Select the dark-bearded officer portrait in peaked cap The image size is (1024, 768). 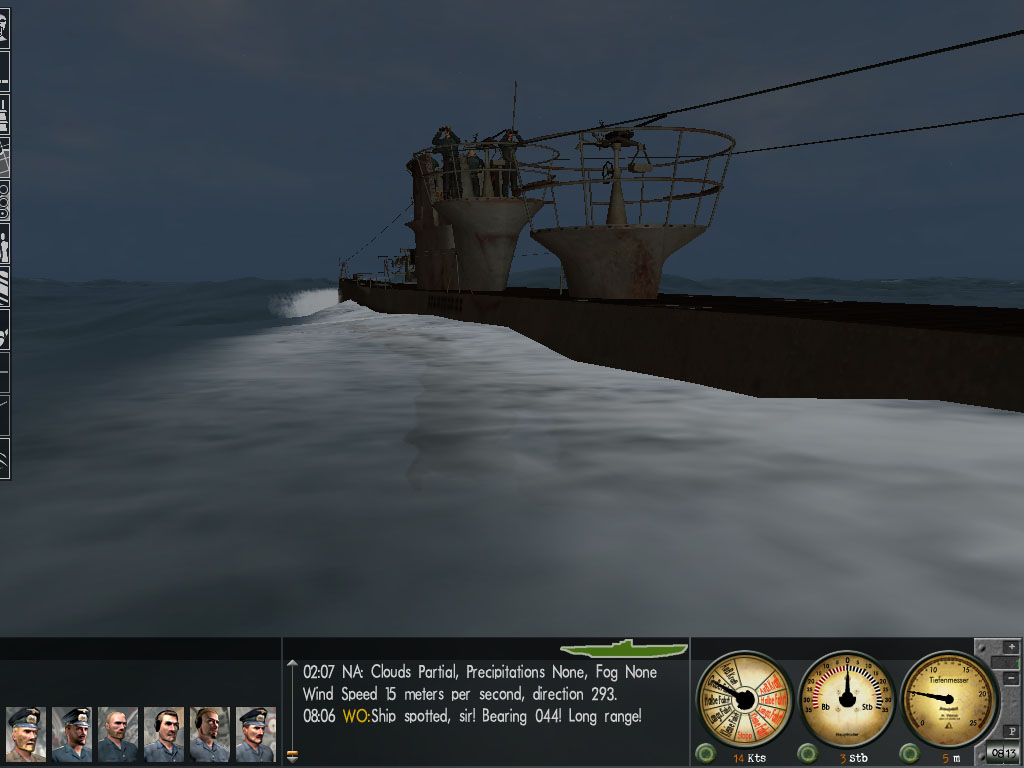(x=72, y=734)
